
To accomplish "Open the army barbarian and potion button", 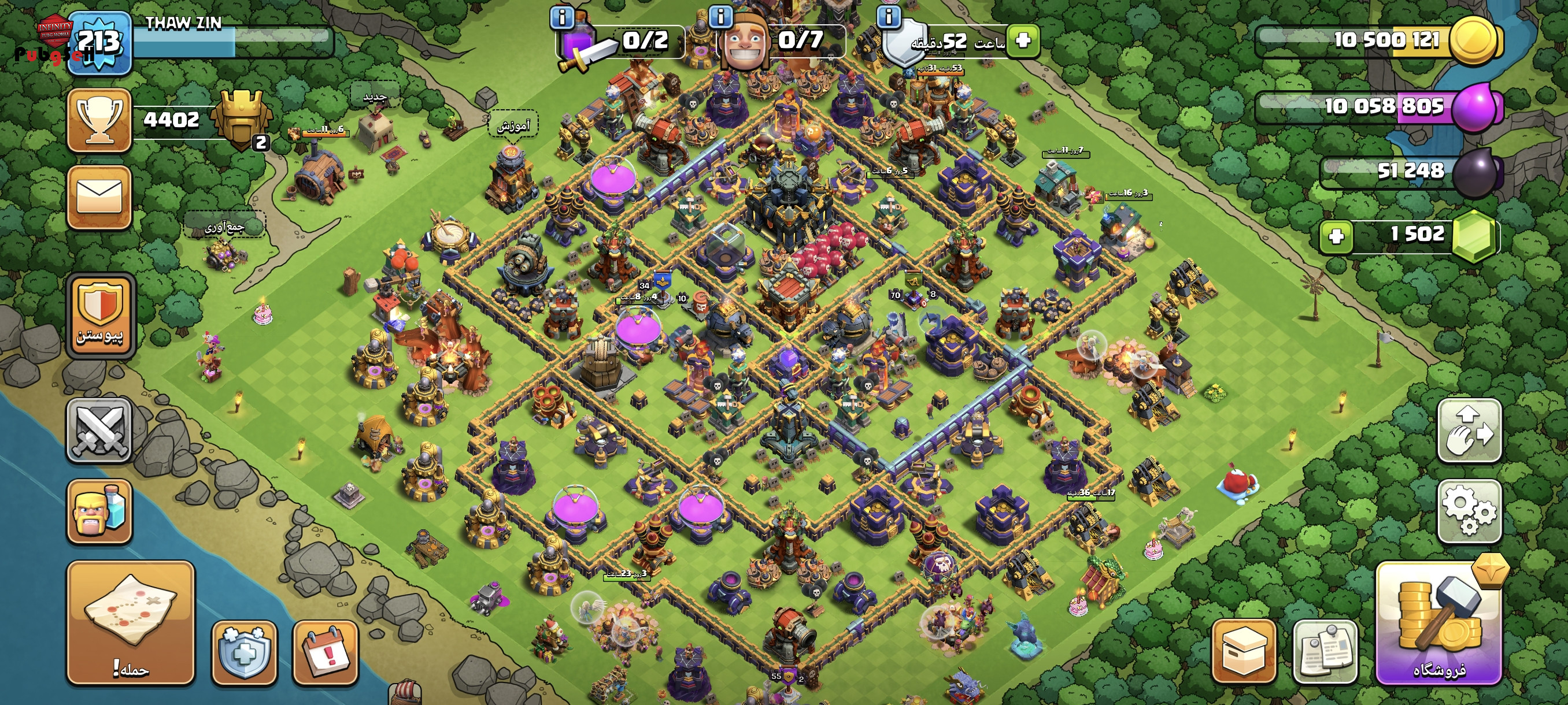I will (99, 511).
